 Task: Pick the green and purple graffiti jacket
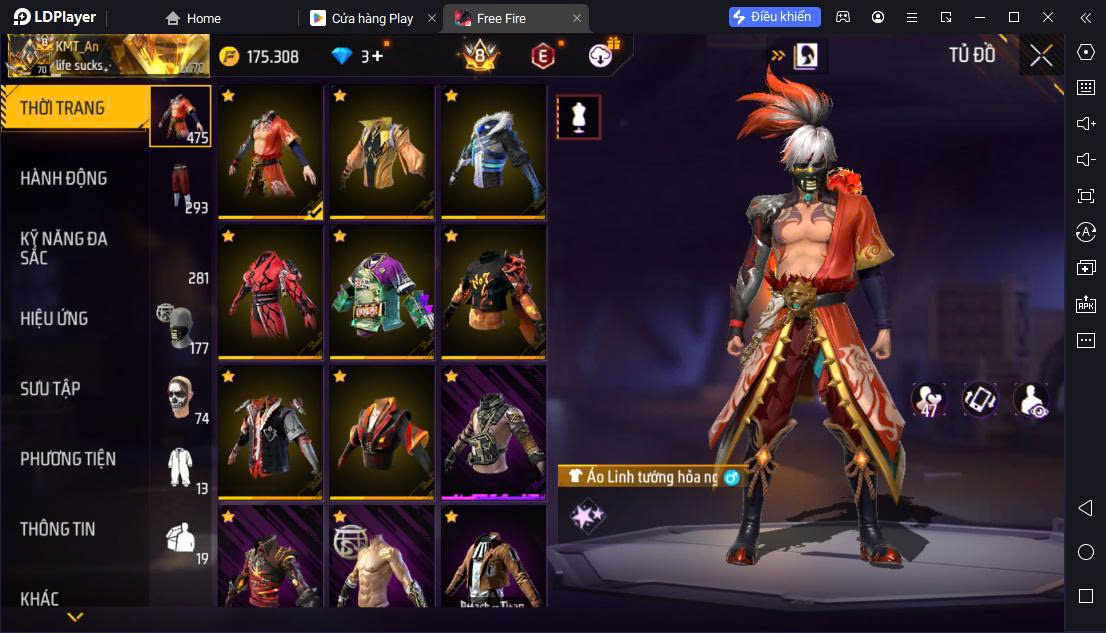[x=382, y=291]
